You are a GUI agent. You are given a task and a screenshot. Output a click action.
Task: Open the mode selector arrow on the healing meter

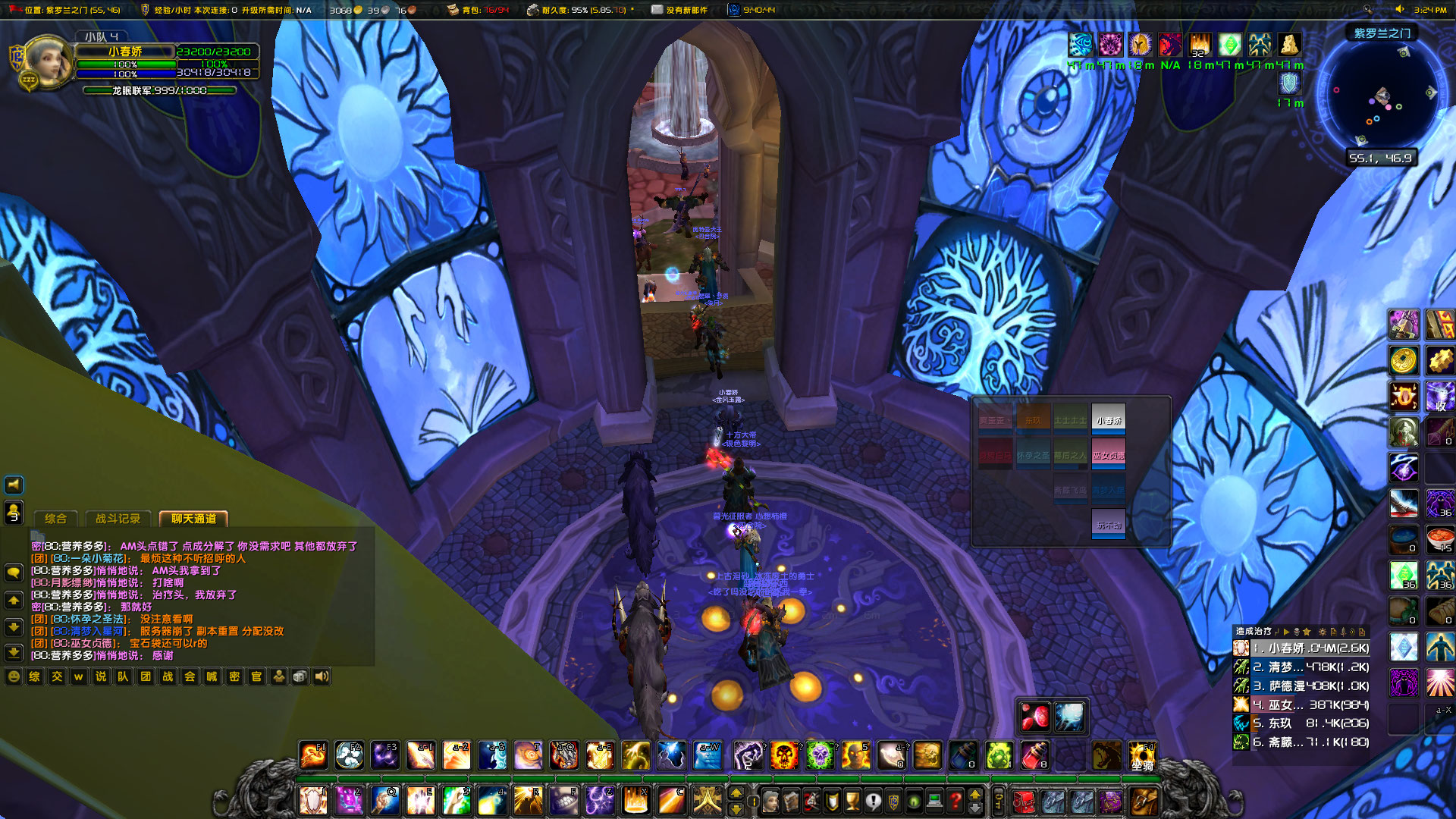[x=1288, y=632]
